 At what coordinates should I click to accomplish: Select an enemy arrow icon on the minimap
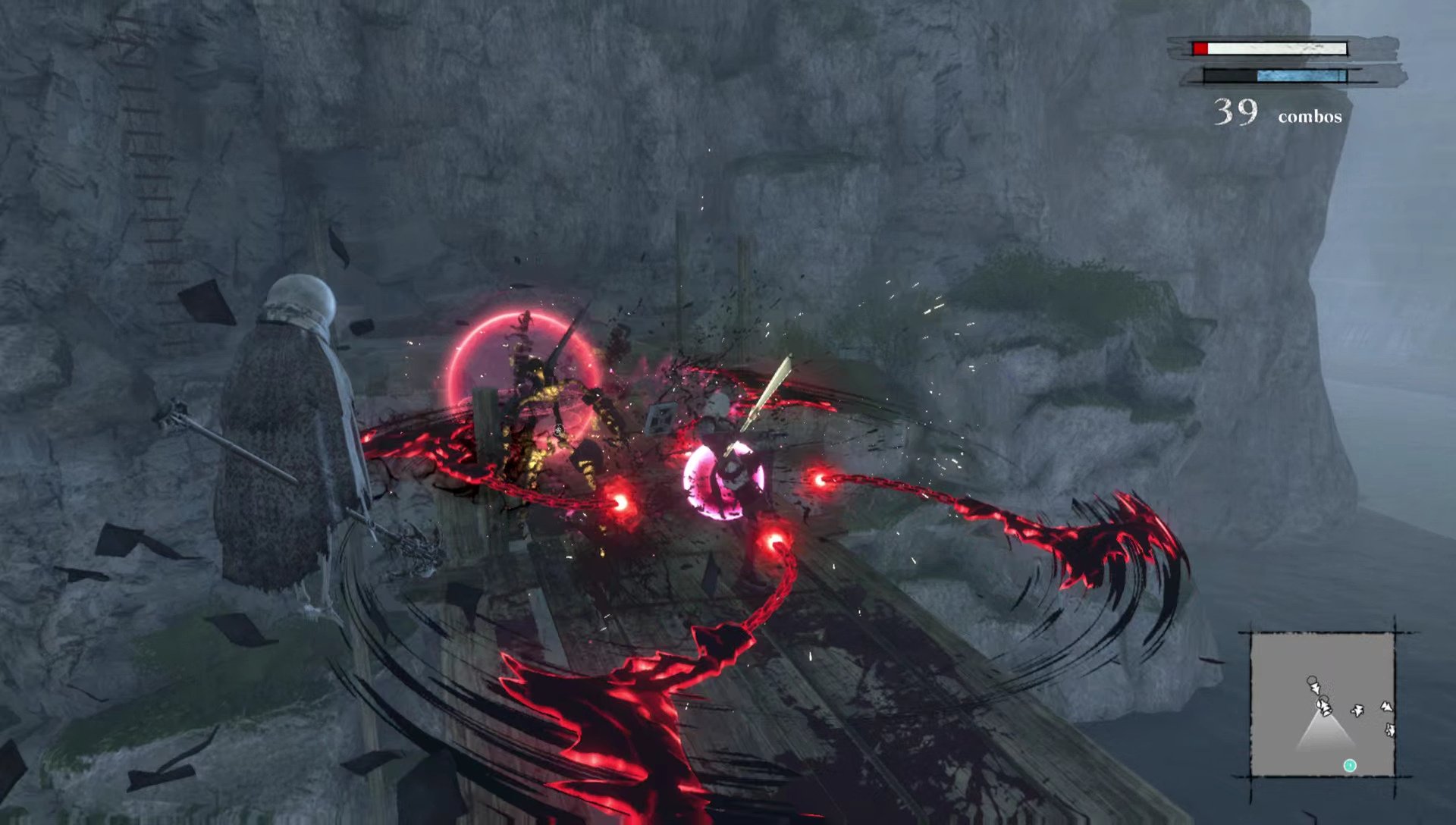1357,711
